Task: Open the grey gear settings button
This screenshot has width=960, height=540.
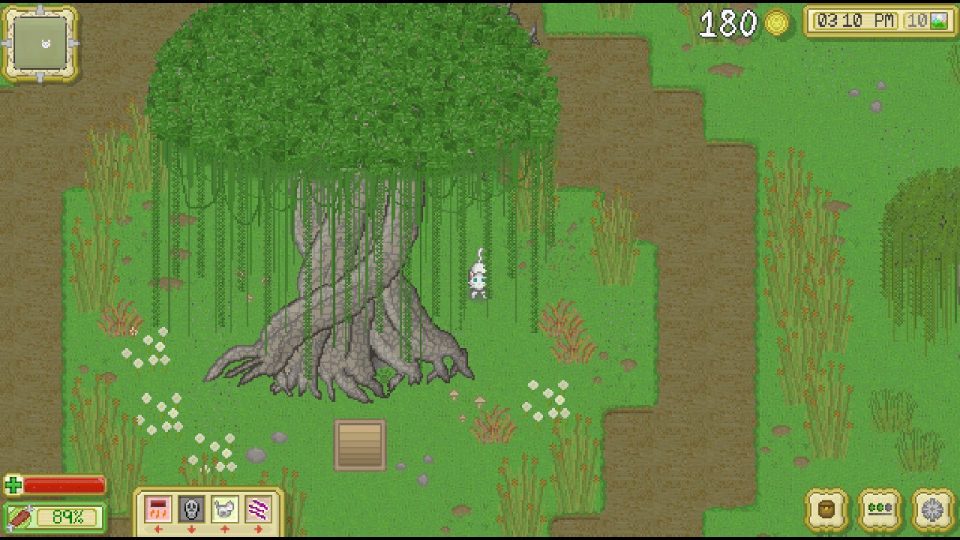Action: 933,509
